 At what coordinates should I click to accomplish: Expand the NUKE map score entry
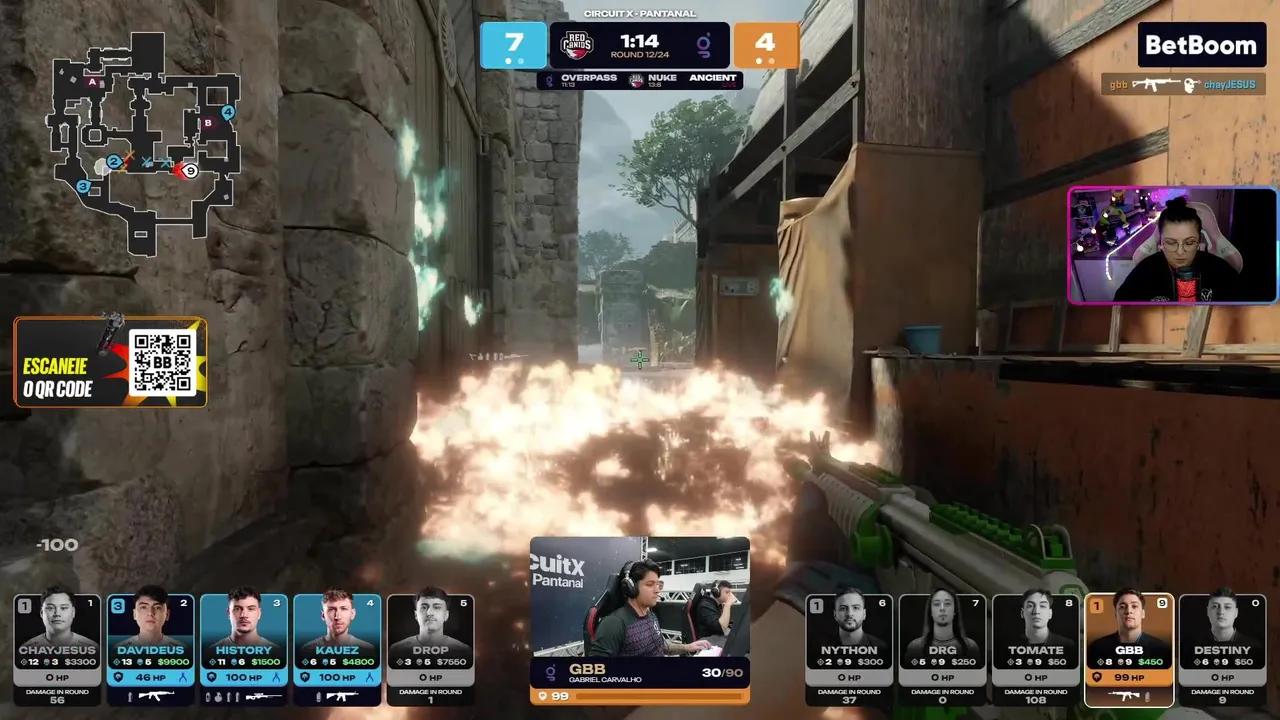click(662, 79)
